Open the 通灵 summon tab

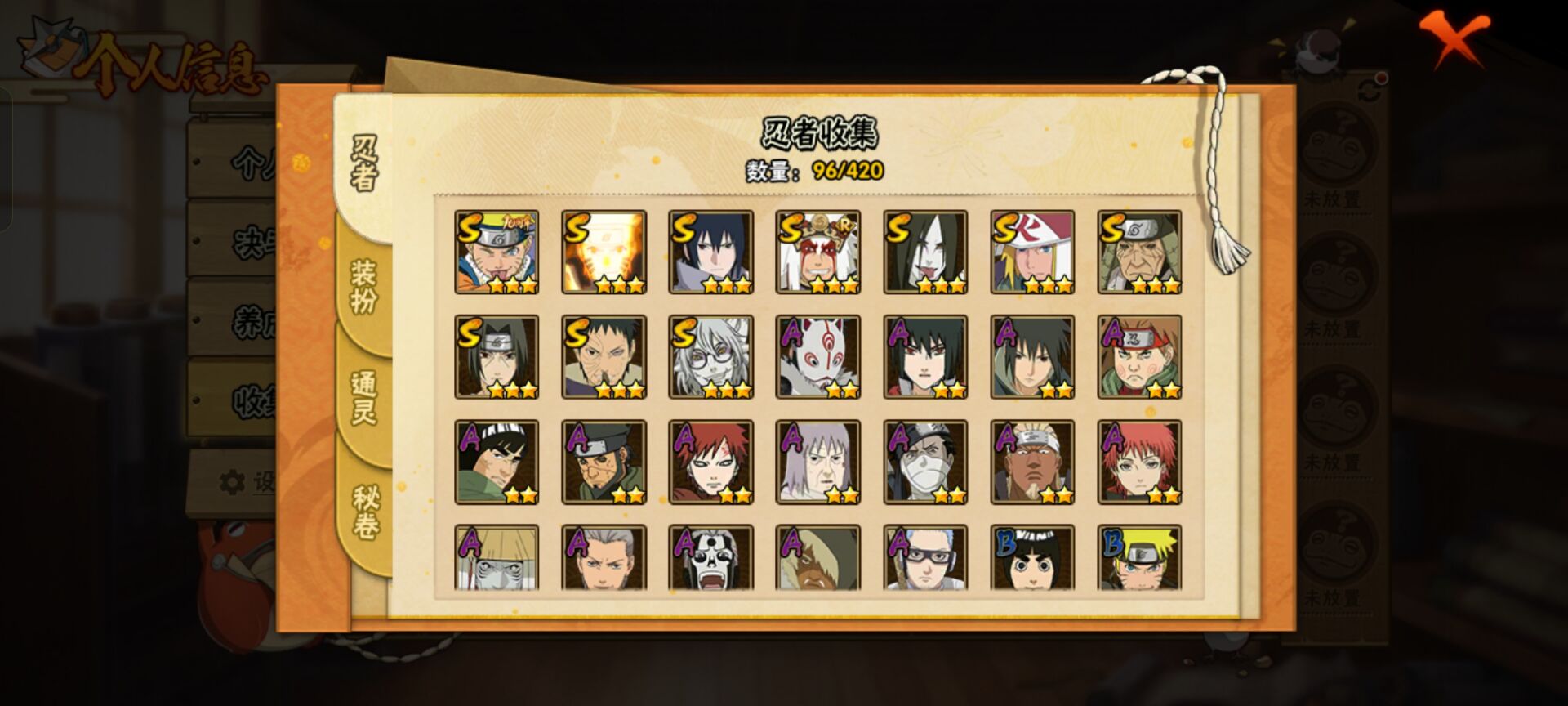tap(364, 398)
